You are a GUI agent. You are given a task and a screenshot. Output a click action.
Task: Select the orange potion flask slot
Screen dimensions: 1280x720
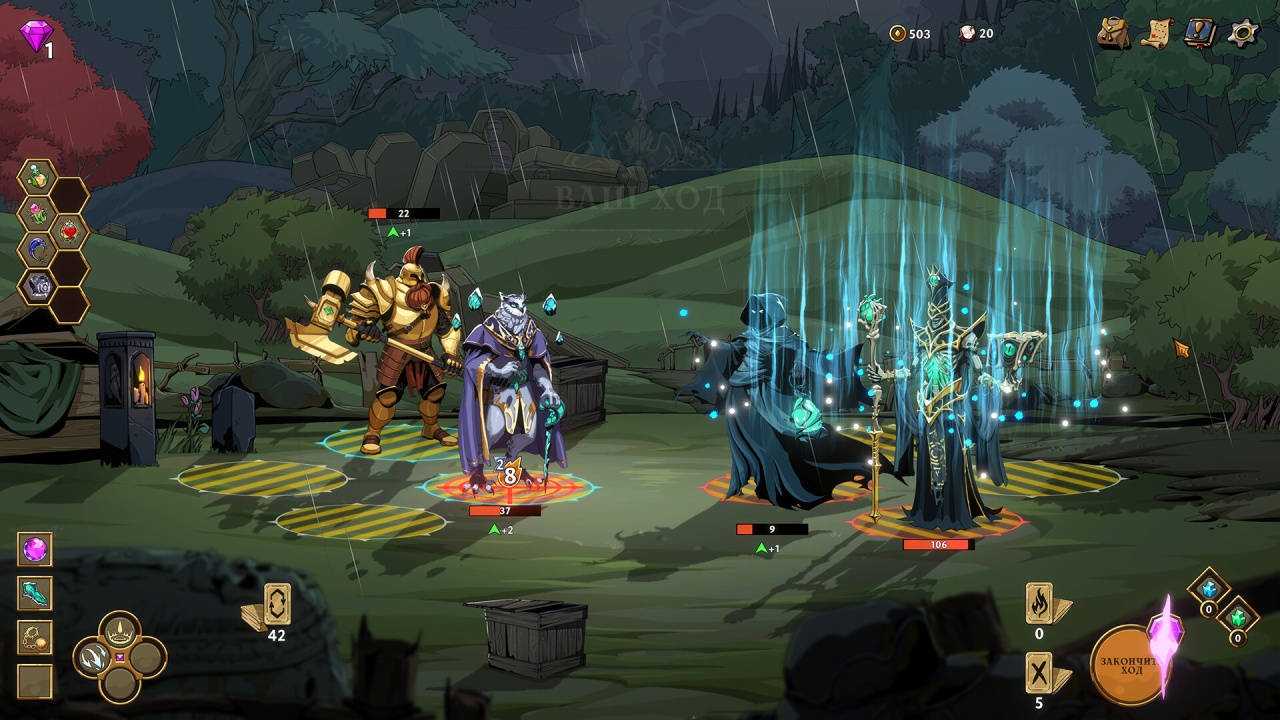(x=36, y=178)
